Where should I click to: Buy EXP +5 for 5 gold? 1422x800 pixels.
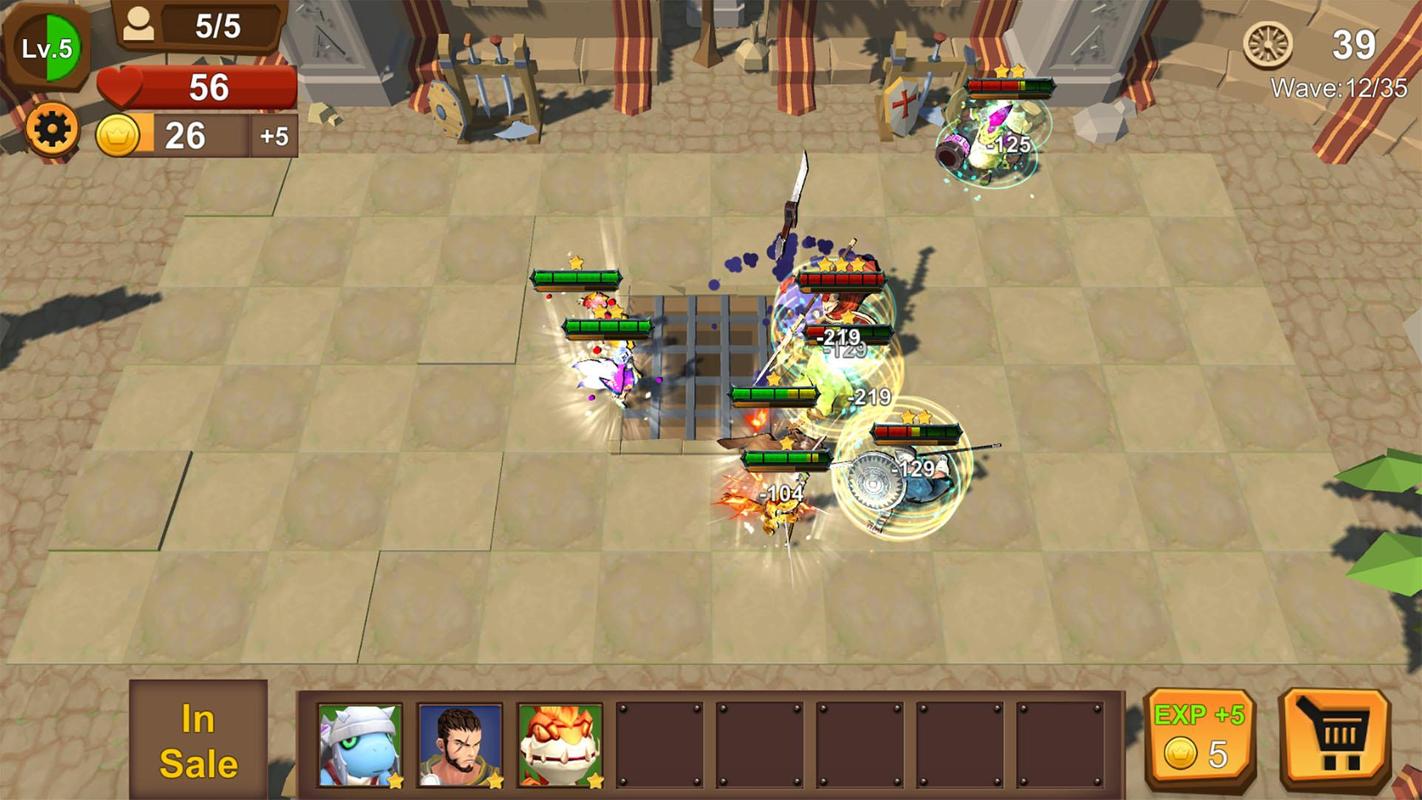[1199, 740]
